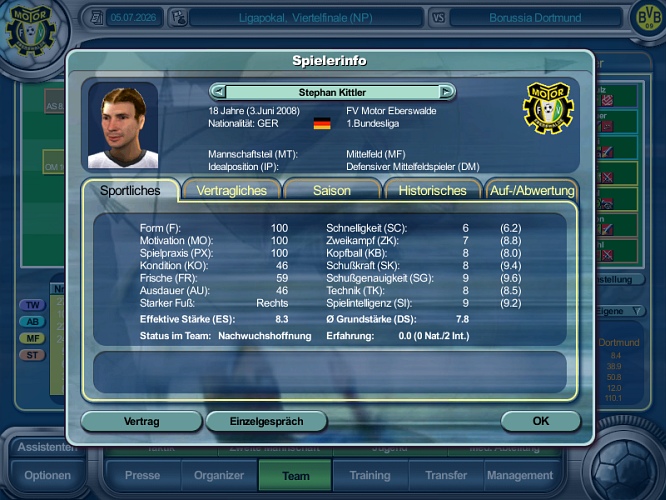This screenshot has width=666, height=500.
Task: Open the Optionen button
Action: click(x=47, y=476)
